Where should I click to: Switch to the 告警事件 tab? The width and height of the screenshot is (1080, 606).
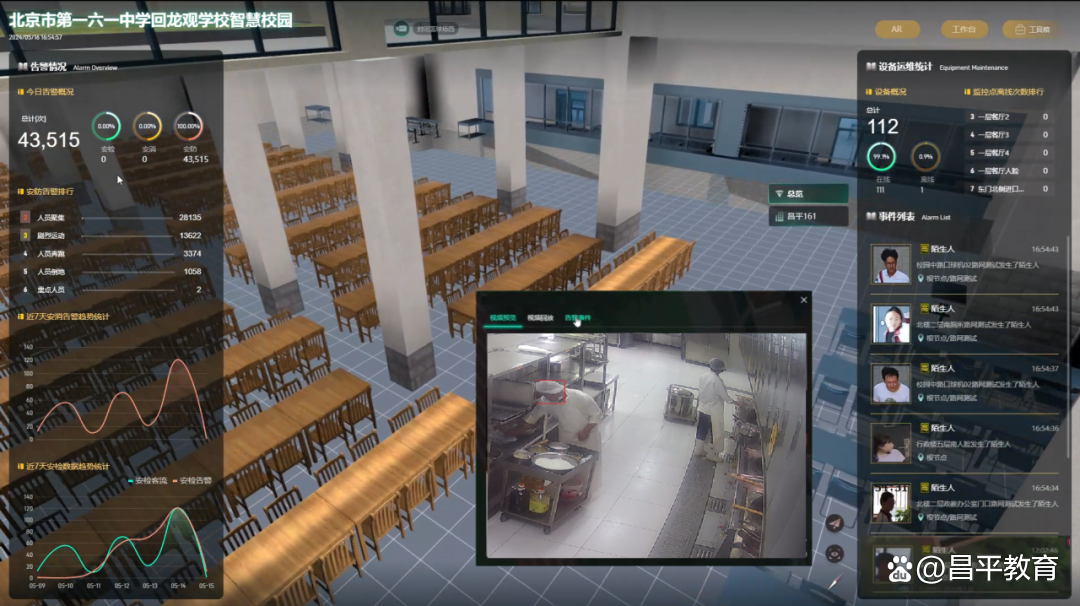[x=578, y=318]
